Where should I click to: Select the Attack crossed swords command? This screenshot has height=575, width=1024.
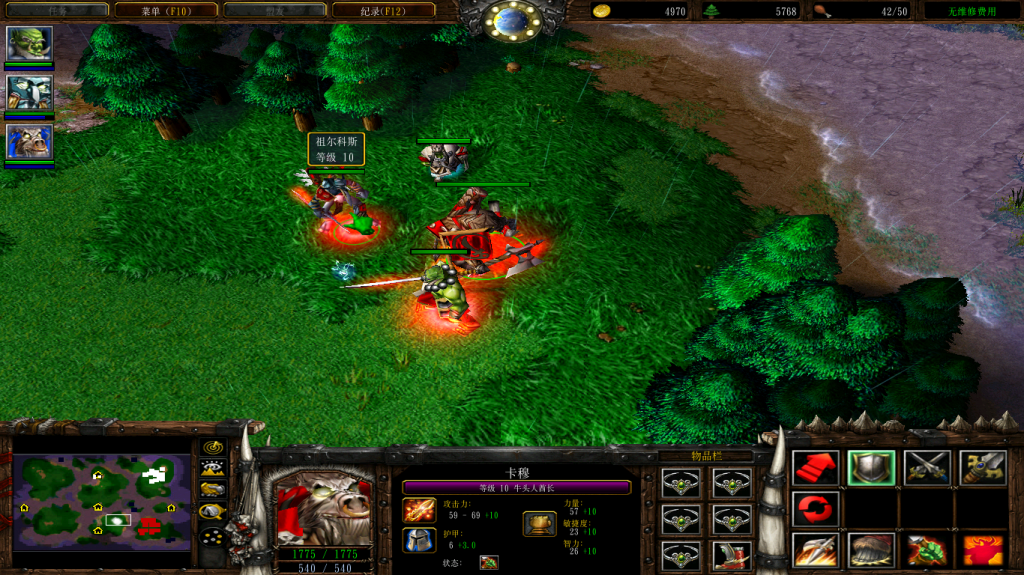coord(927,467)
